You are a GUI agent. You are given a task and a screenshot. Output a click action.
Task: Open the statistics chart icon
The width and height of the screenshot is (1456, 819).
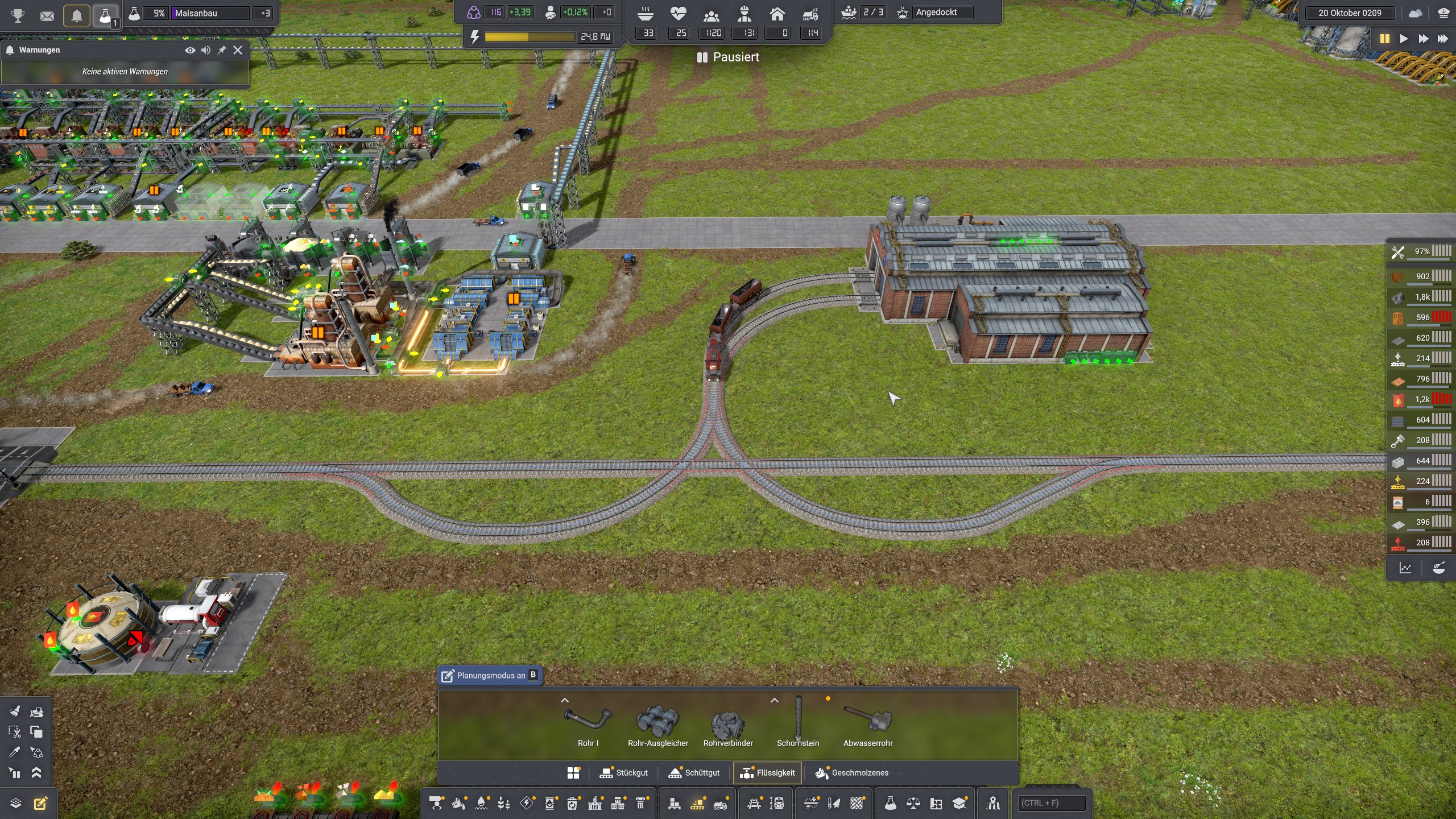coord(1405,568)
